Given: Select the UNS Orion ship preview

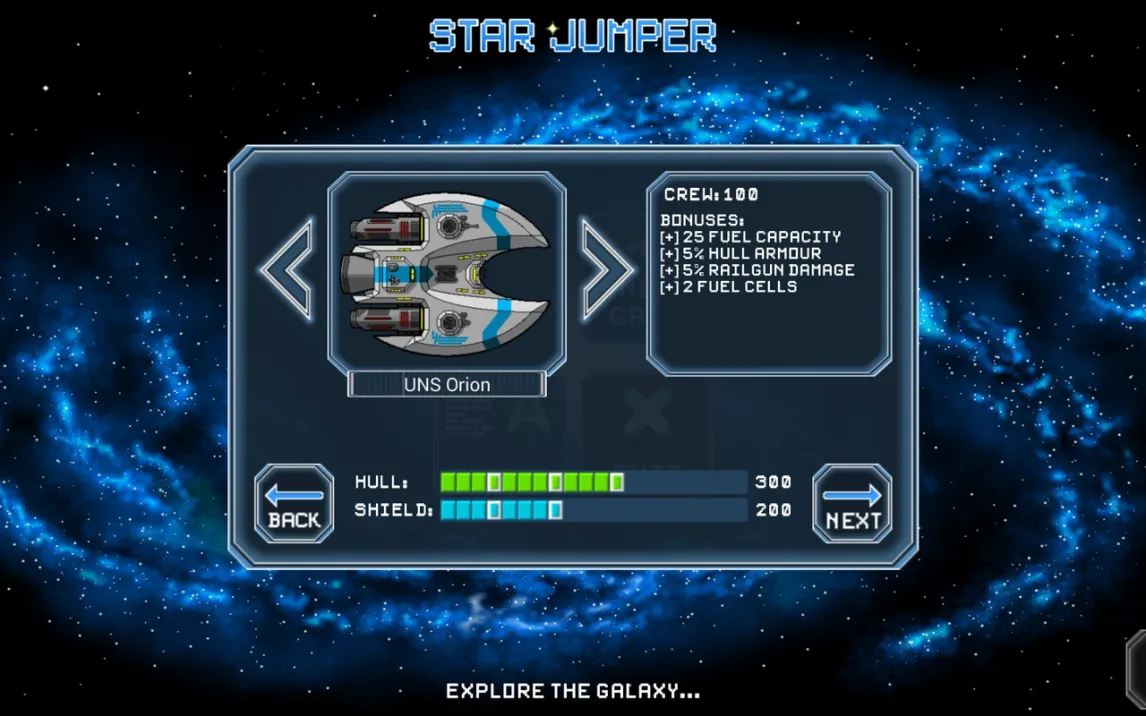Looking at the screenshot, I should (447, 272).
